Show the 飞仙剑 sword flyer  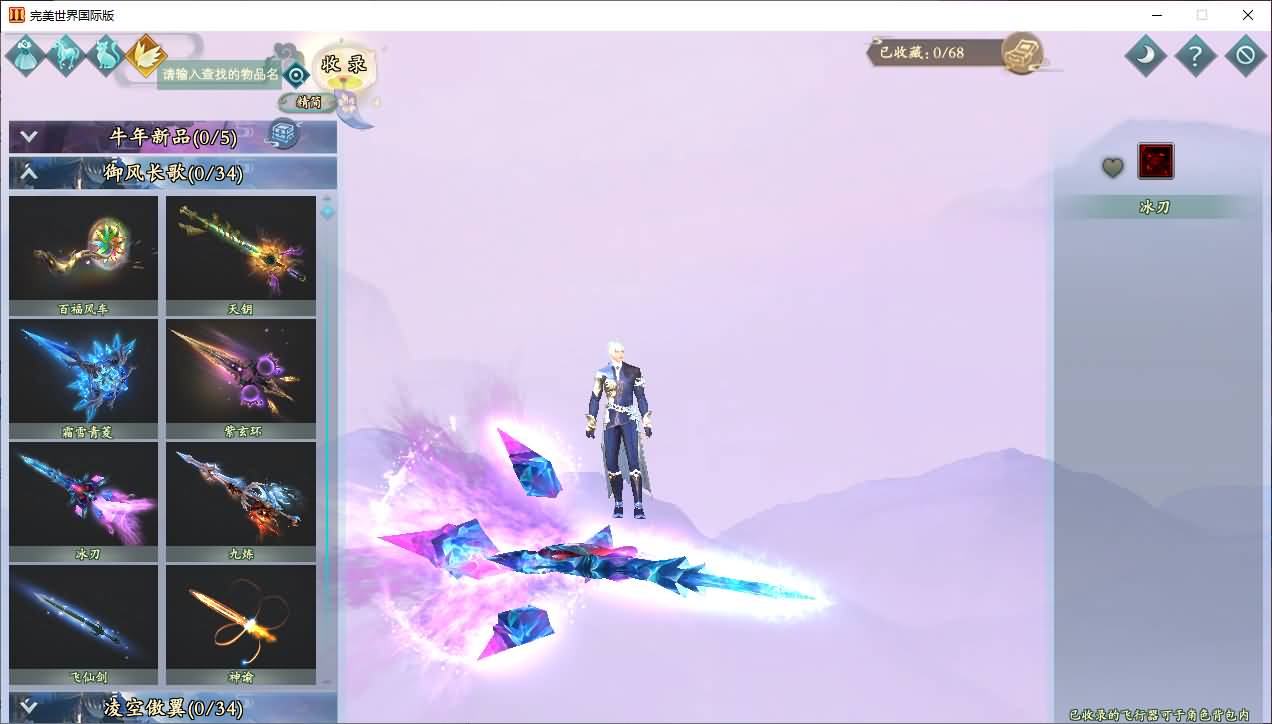pyautogui.click(x=84, y=617)
